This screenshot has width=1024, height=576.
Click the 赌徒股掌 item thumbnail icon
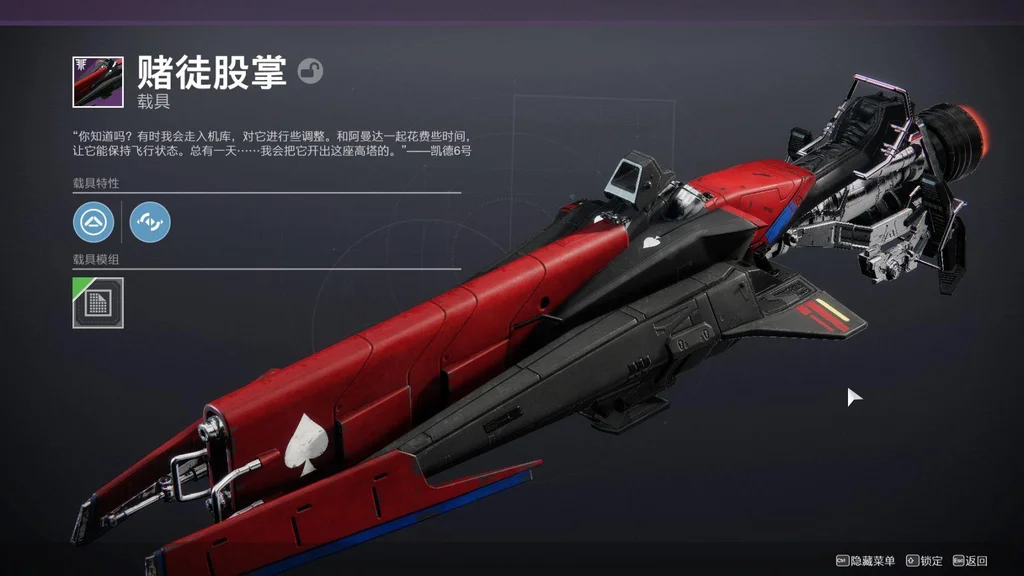click(98, 82)
